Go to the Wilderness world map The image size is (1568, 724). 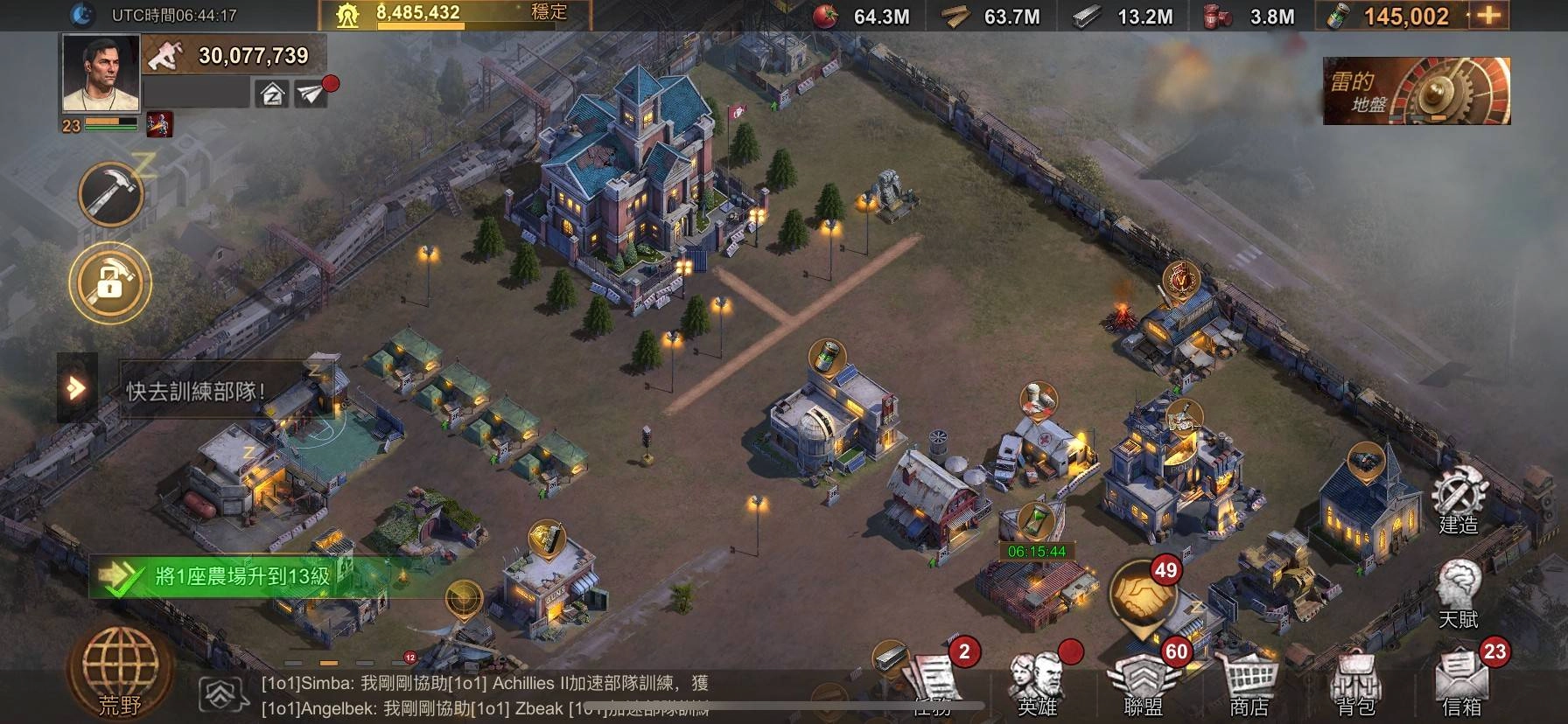(119, 674)
